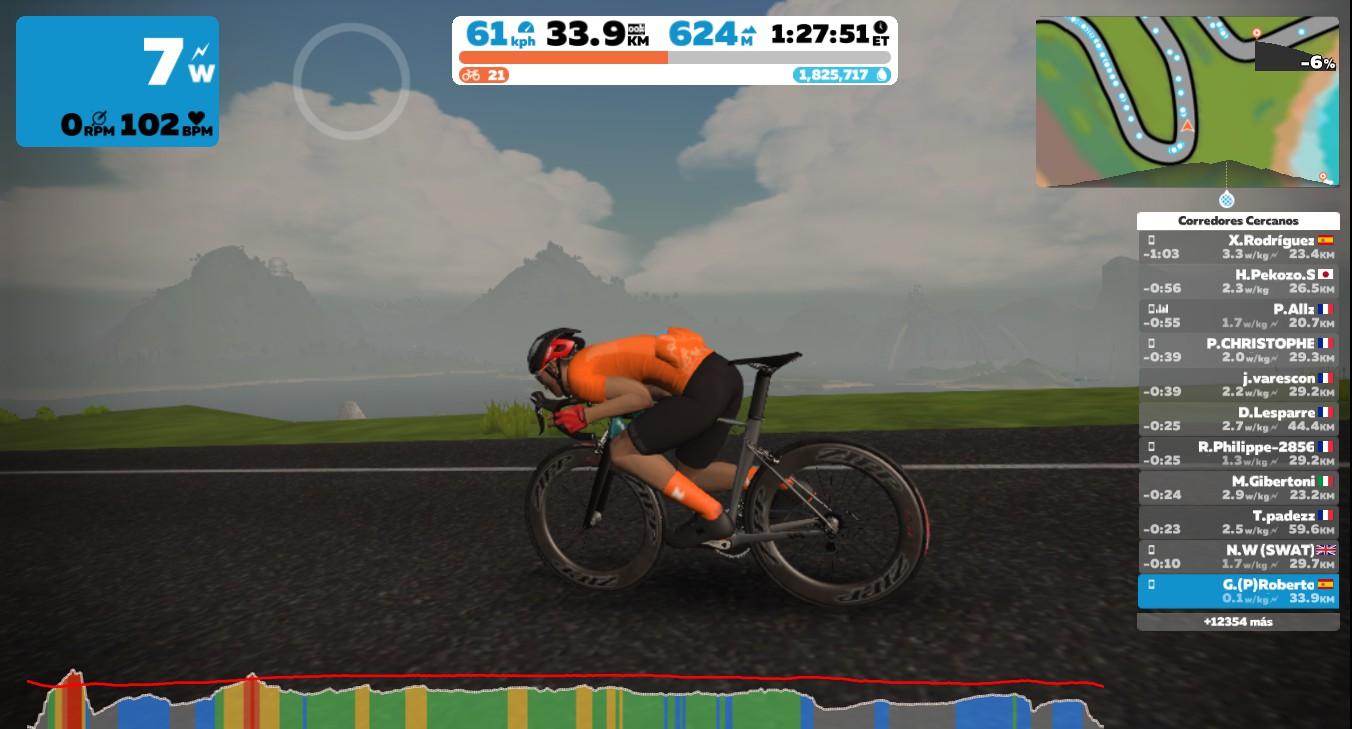Screen dimensions: 1352x729
Task: Click the empty power-up ring
Action: click(351, 81)
